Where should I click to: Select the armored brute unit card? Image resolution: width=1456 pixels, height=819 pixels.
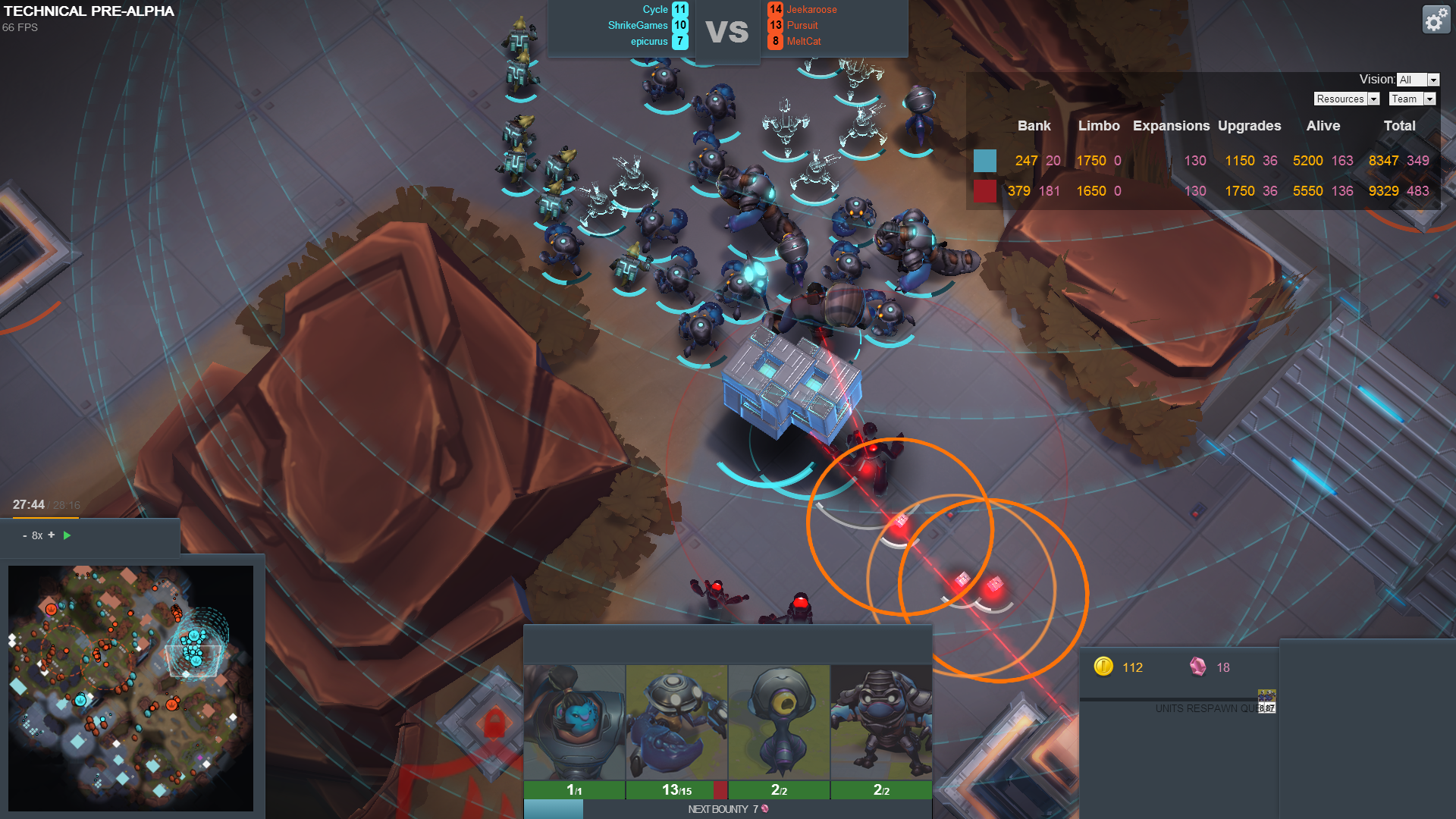coord(881,722)
